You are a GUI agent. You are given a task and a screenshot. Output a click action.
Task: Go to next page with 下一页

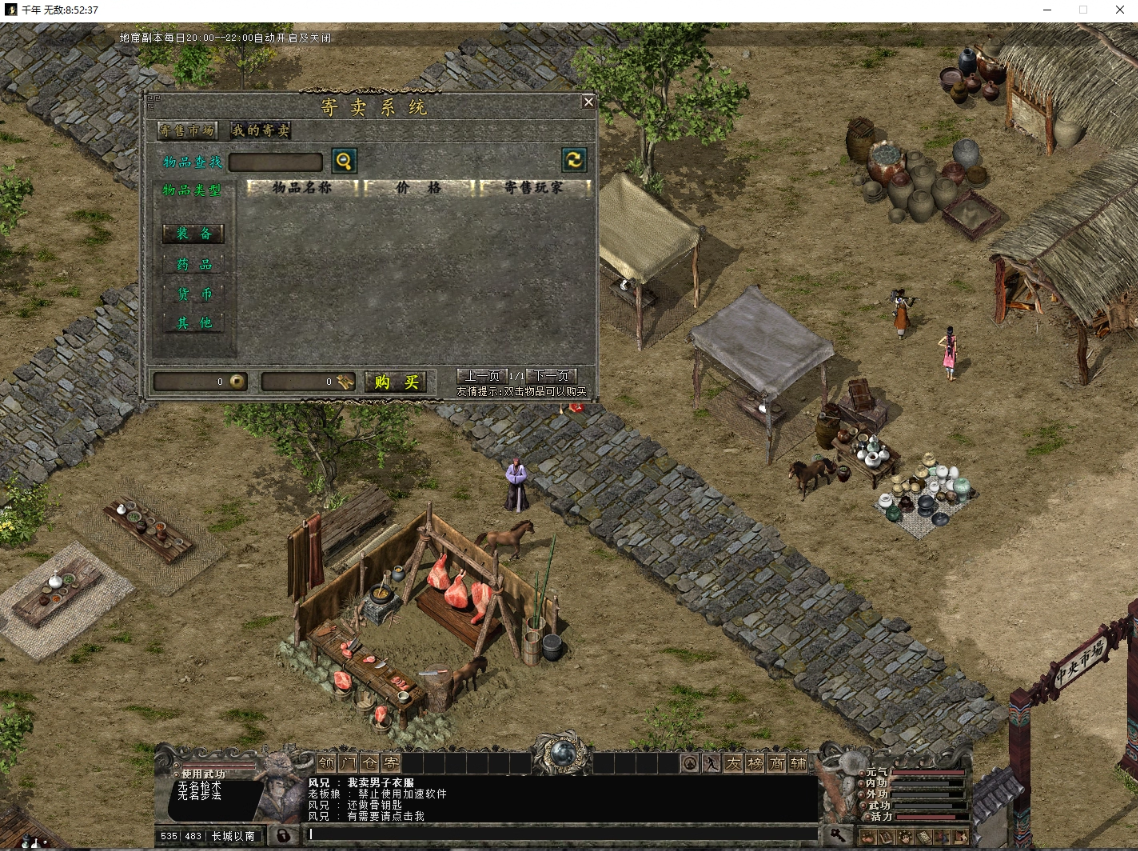click(551, 376)
